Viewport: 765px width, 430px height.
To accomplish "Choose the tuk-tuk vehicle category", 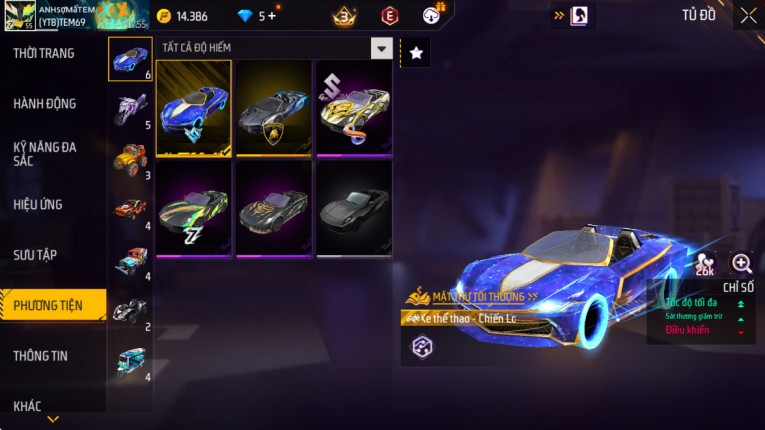I will 130,360.
